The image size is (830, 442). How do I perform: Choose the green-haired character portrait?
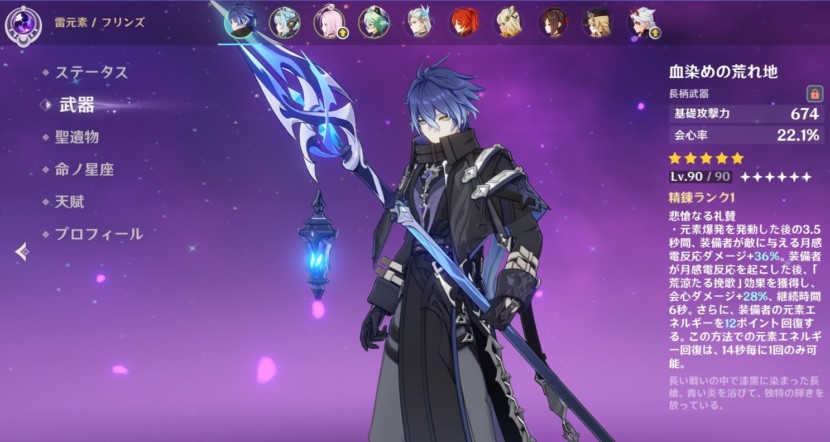375,21
